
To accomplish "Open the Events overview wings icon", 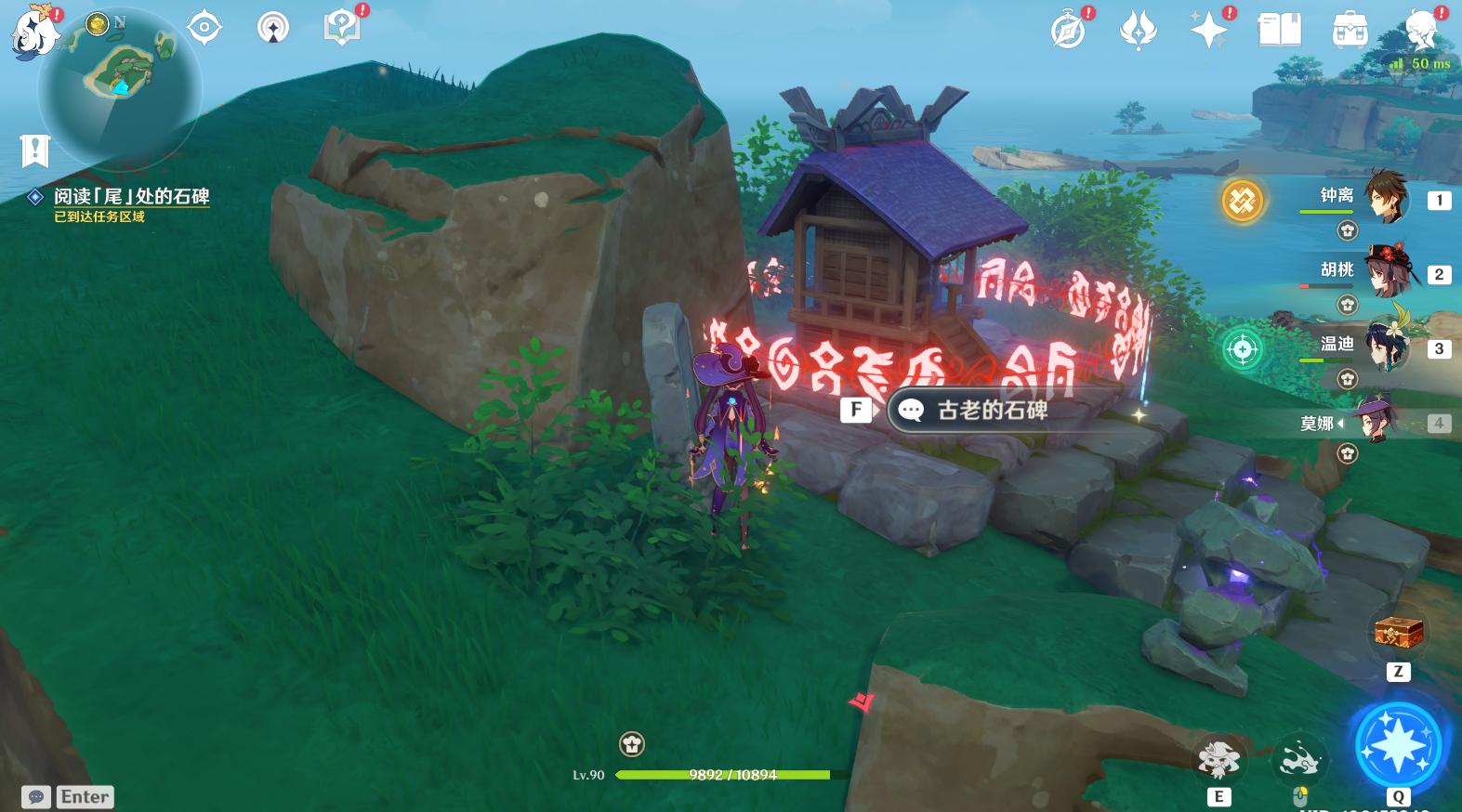I will [1138, 29].
